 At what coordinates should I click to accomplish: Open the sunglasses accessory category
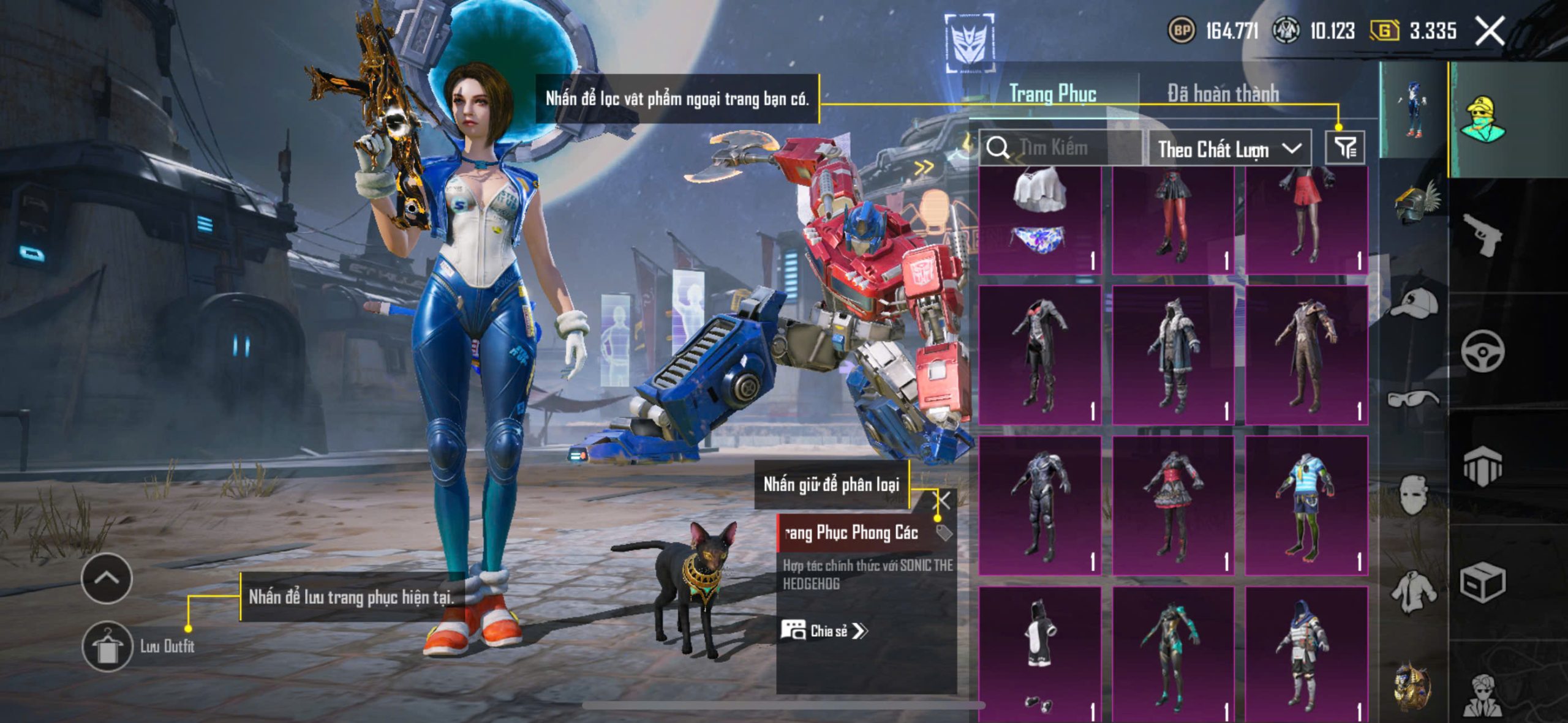[x=1412, y=399]
